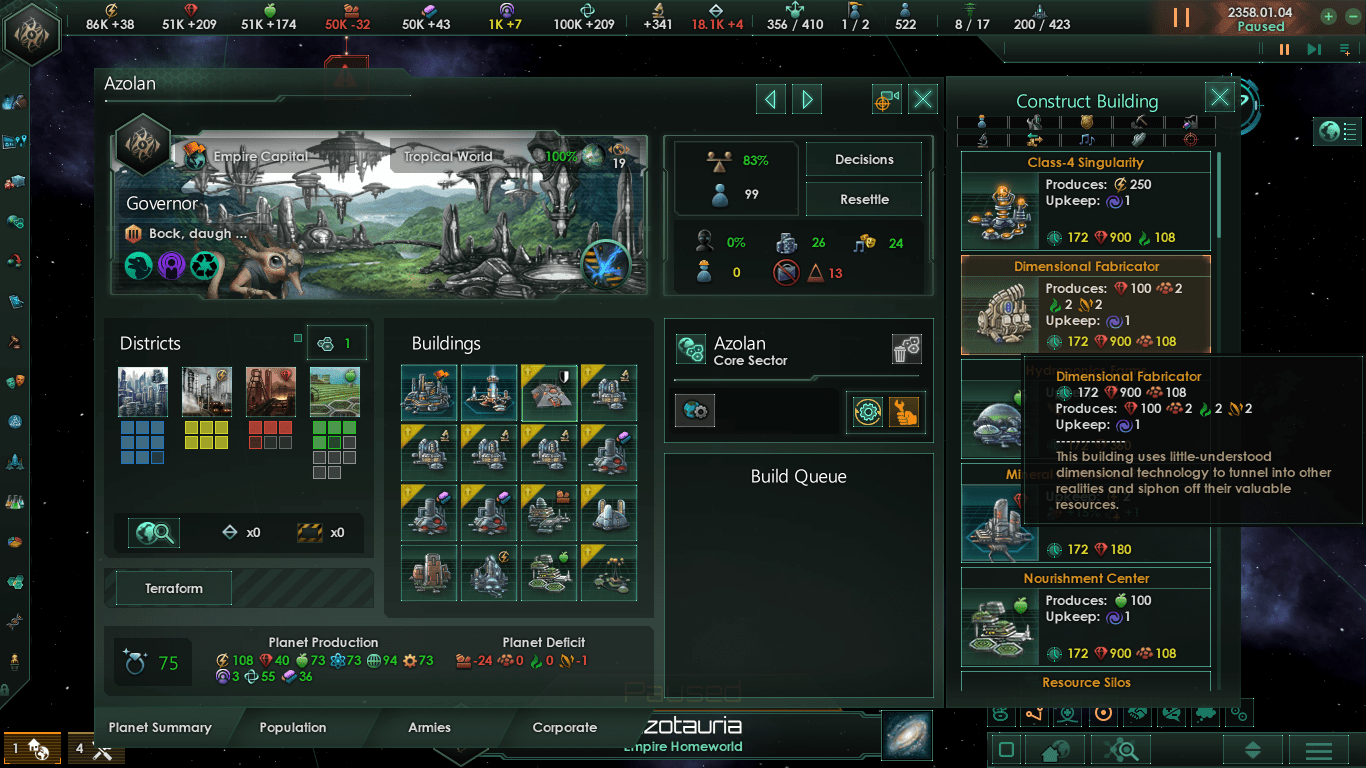Open the planet Decisions menu
This screenshot has height=768, width=1366.
pyautogui.click(x=864, y=160)
